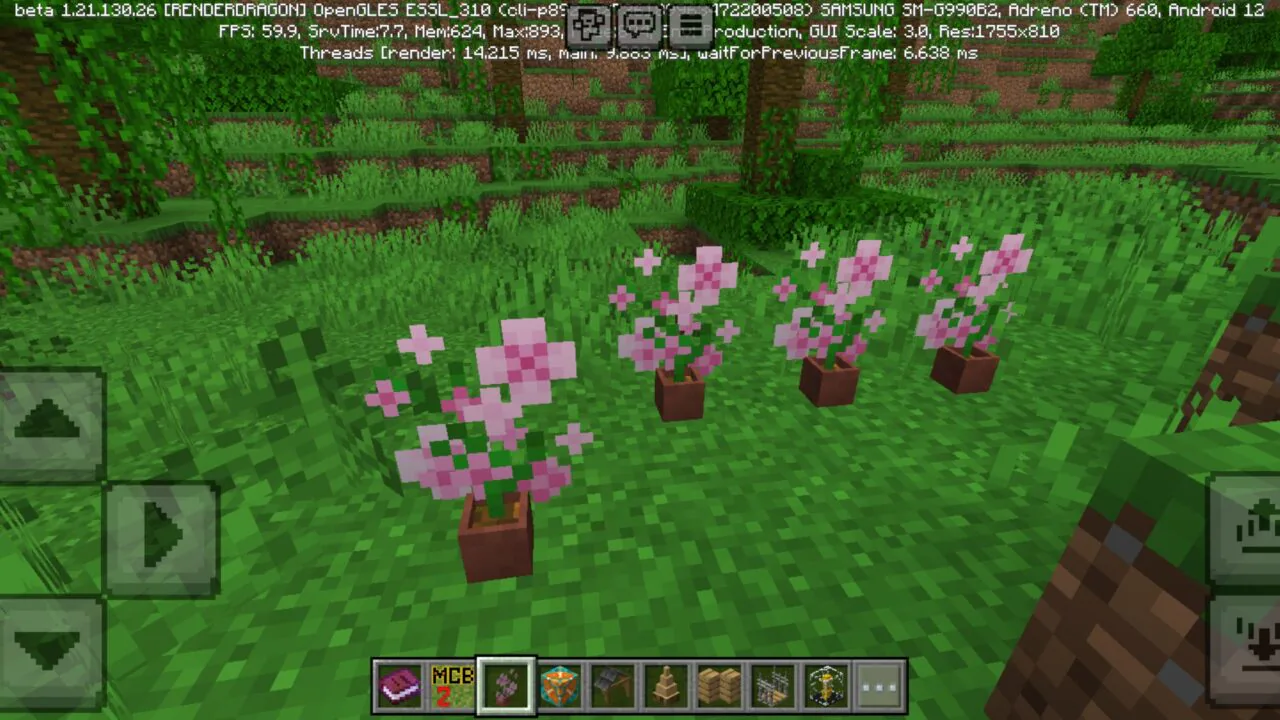Select the pink petals hotbar slot
The height and width of the screenshot is (720, 1280).
coord(505,683)
